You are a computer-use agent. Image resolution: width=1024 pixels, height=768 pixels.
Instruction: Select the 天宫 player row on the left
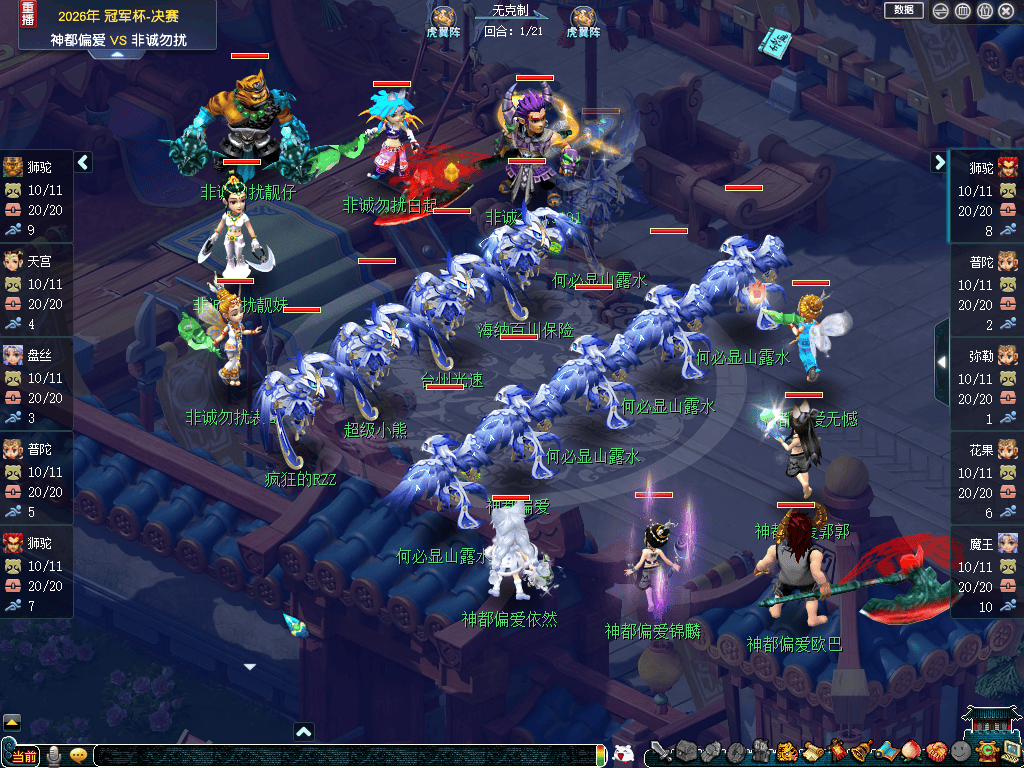tap(37, 284)
